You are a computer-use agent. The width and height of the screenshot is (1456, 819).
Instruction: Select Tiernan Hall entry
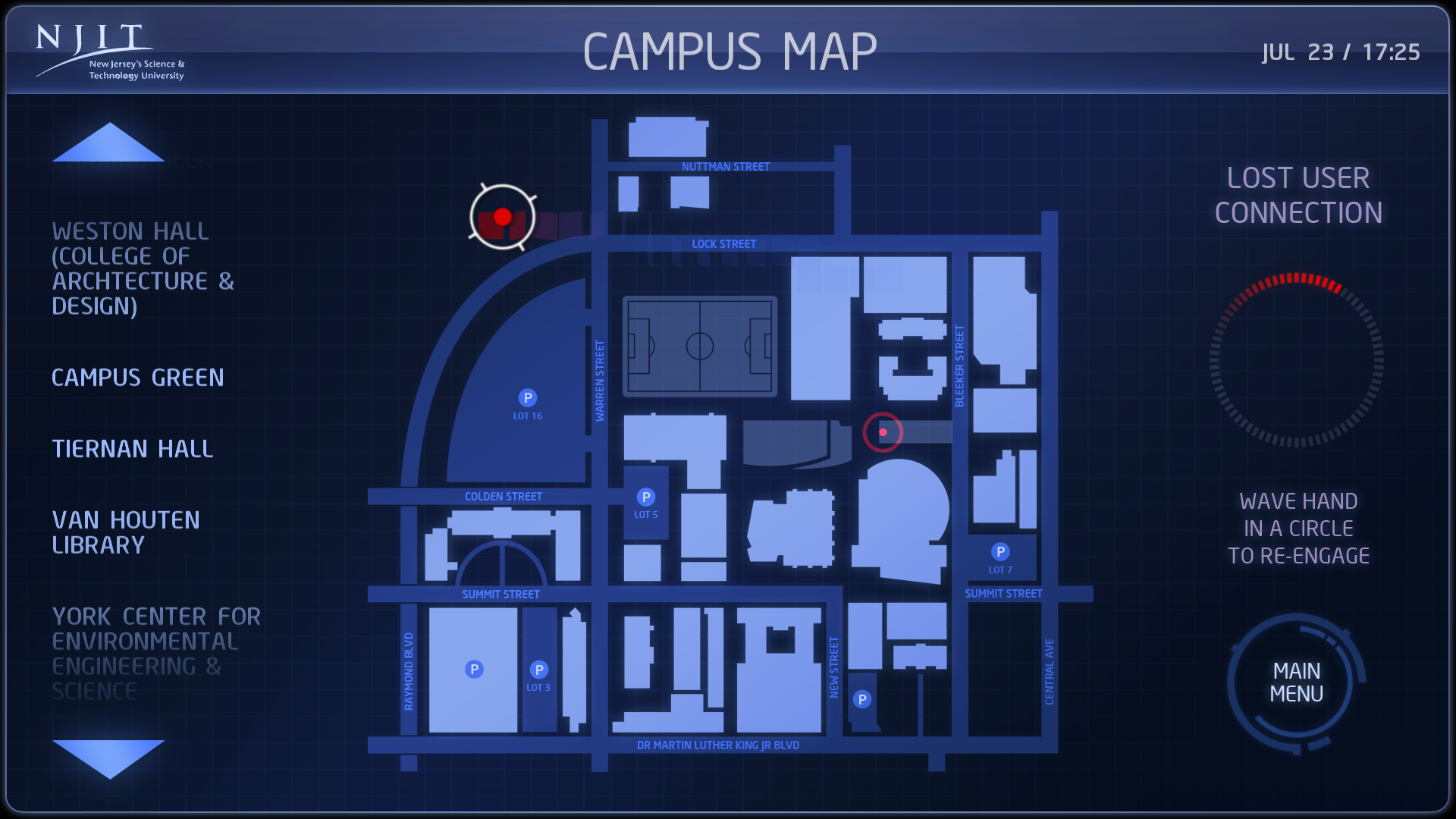click(133, 449)
